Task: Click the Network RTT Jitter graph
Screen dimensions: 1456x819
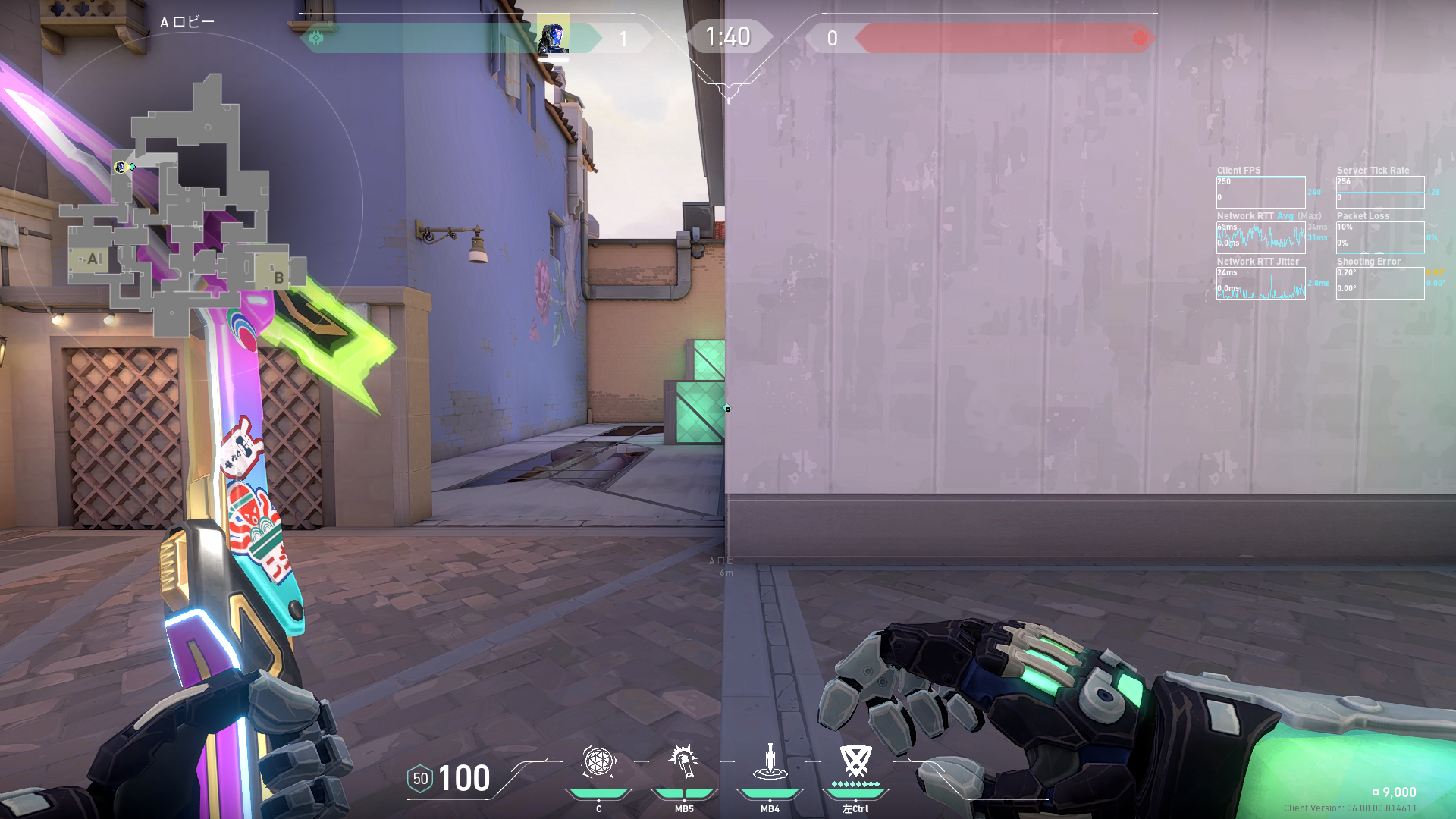Action: point(1260,283)
